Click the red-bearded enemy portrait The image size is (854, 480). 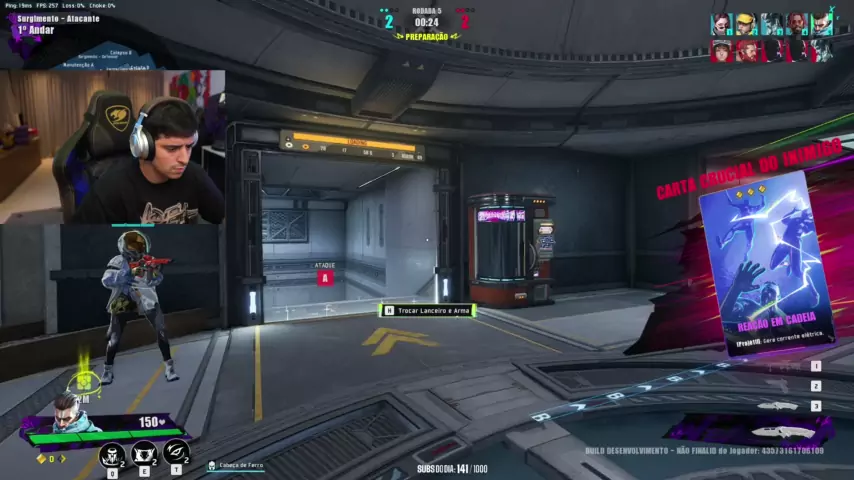click(x=746, y=51)
